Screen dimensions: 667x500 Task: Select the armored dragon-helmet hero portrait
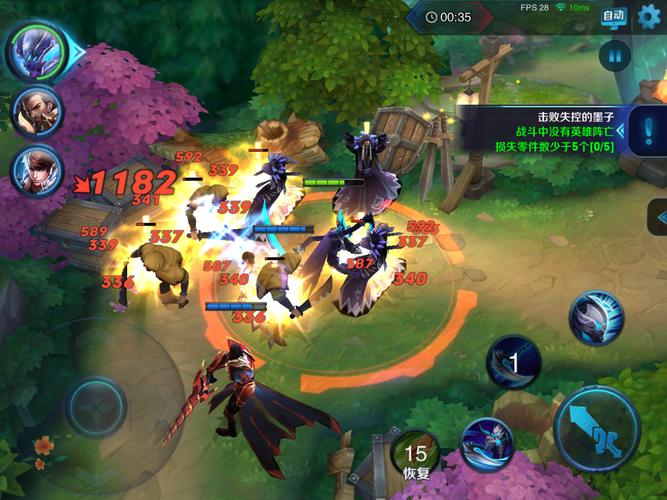pyautogui.click(x=36, y=50)
